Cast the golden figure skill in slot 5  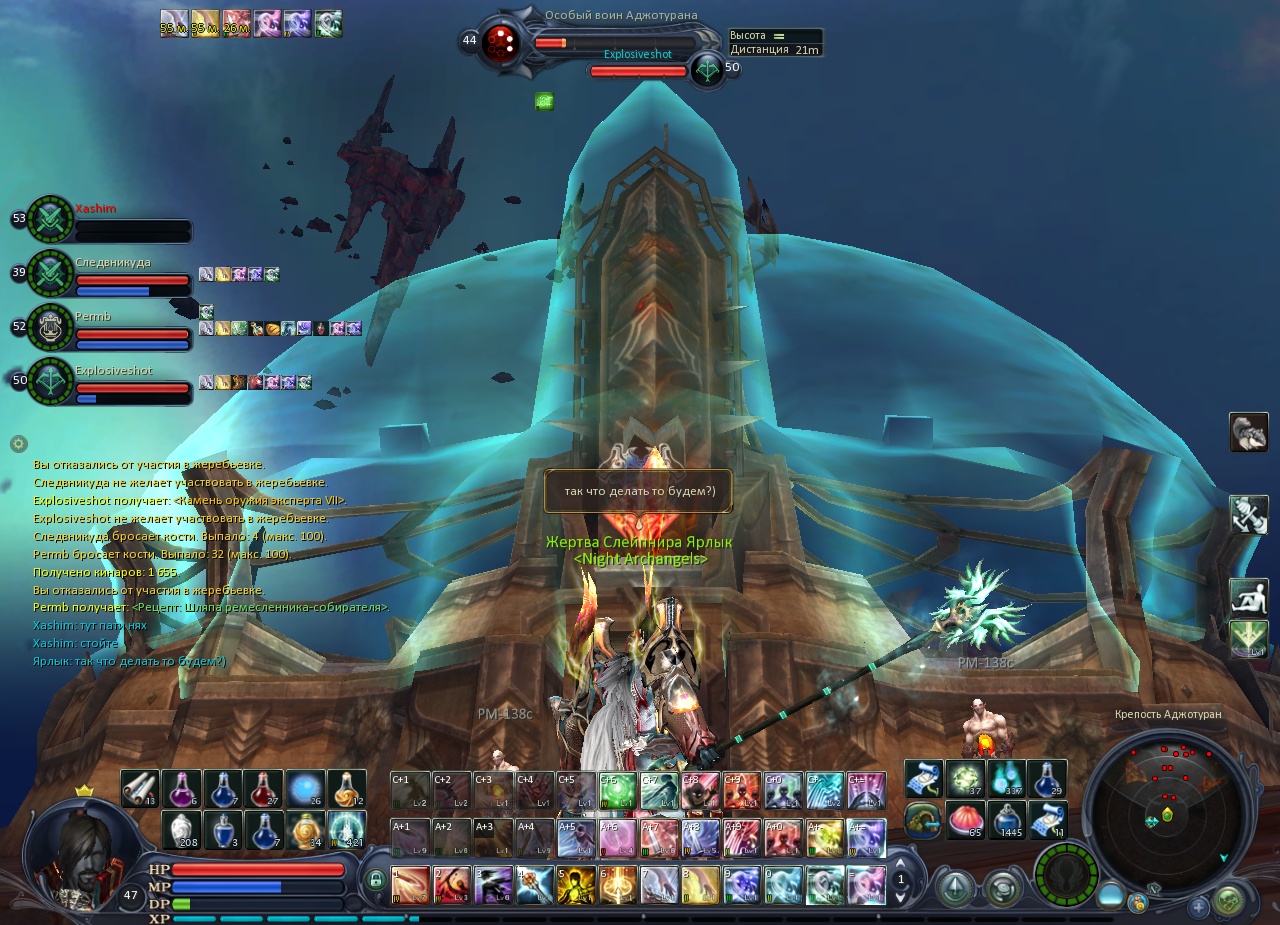click(x=576, y=885)
